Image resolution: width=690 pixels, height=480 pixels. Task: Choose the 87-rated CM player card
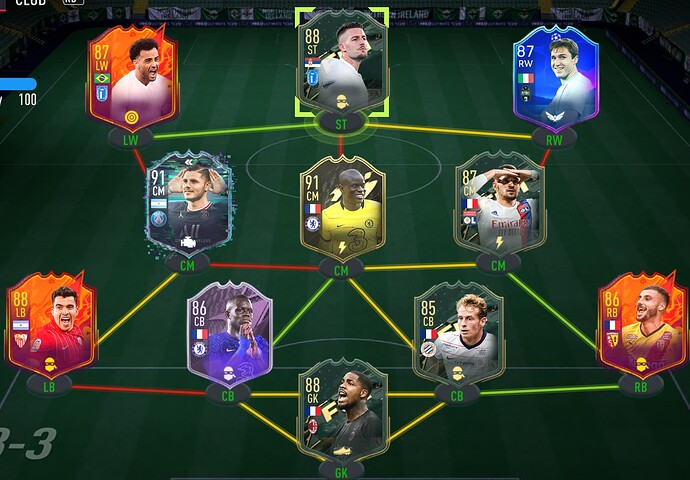pos(498,204)
